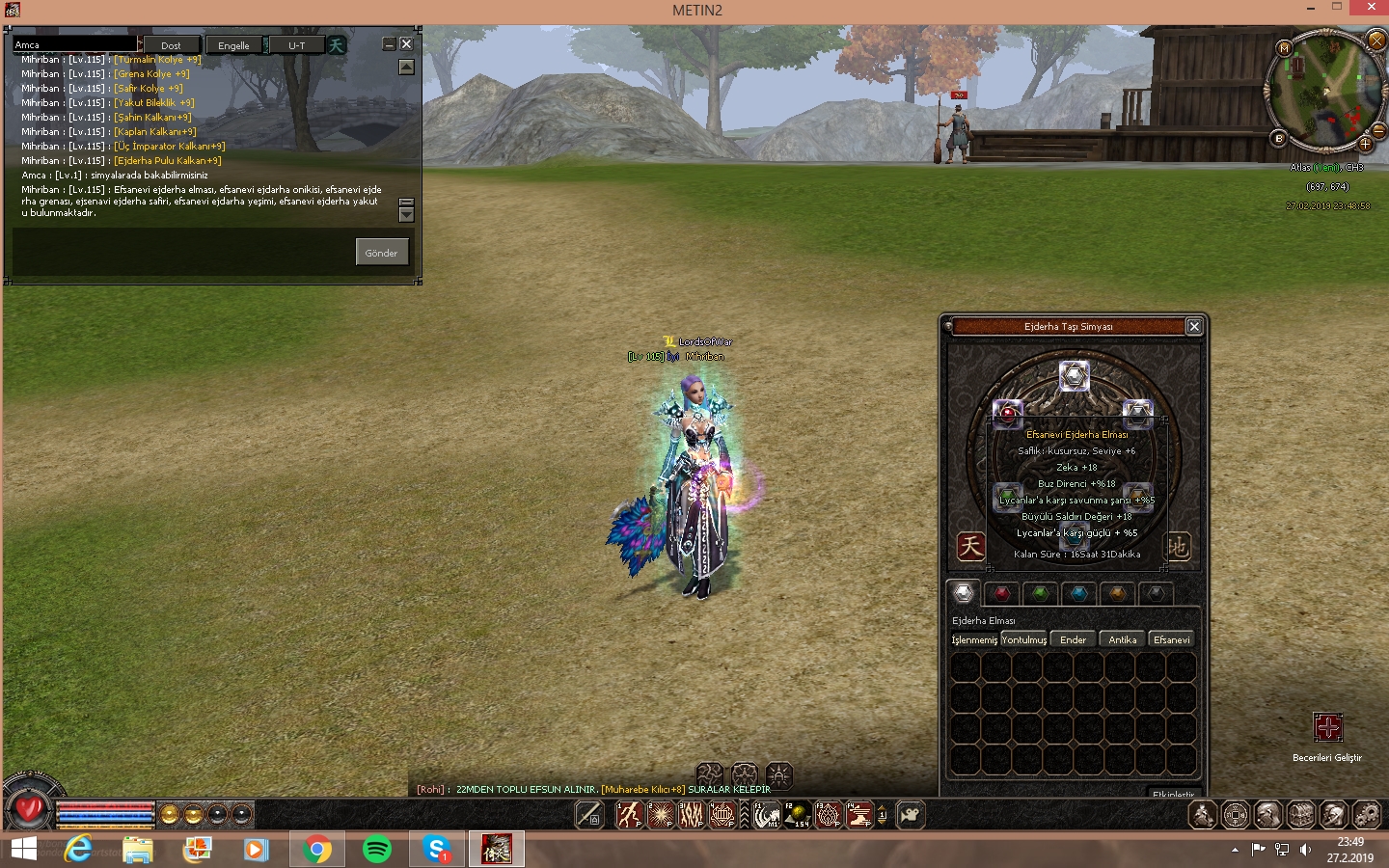Screen dimensions: 1389x868
Task: Click the red 天 deck button
Action: point(970,547)
